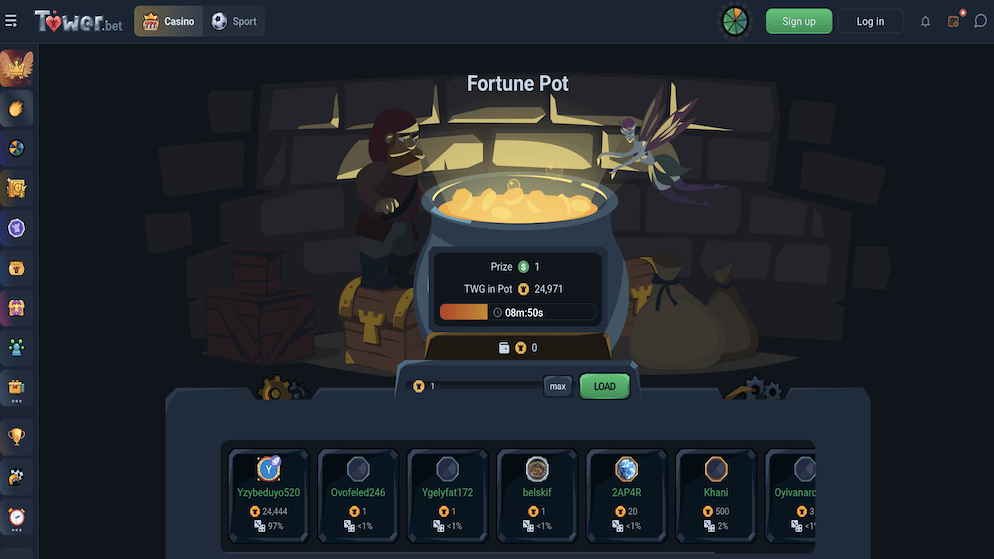Open the flame icon in the sidebar
Viewport: 994px width, 559px height.
[16, 108]
